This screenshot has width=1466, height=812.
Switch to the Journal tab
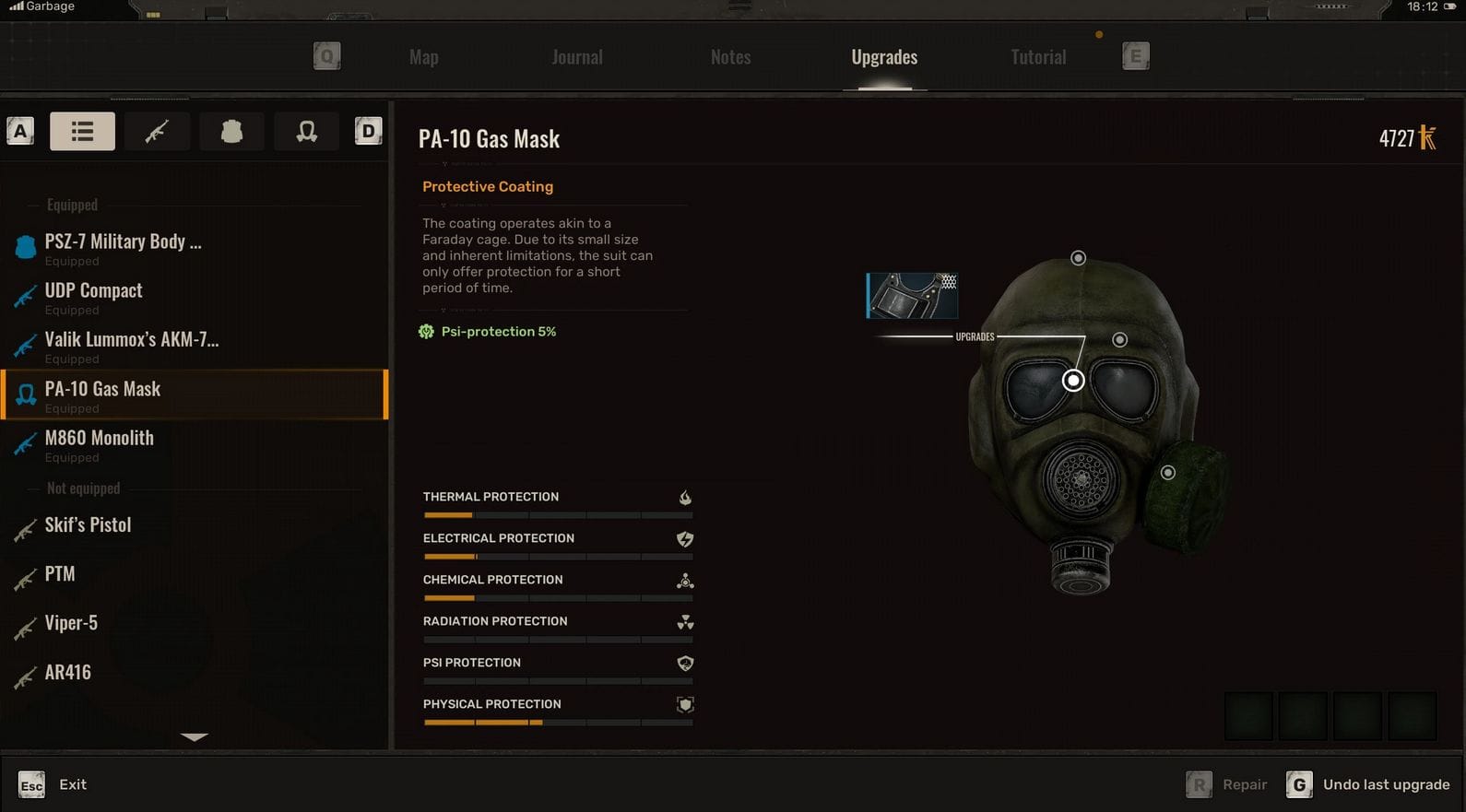(577, 57)
